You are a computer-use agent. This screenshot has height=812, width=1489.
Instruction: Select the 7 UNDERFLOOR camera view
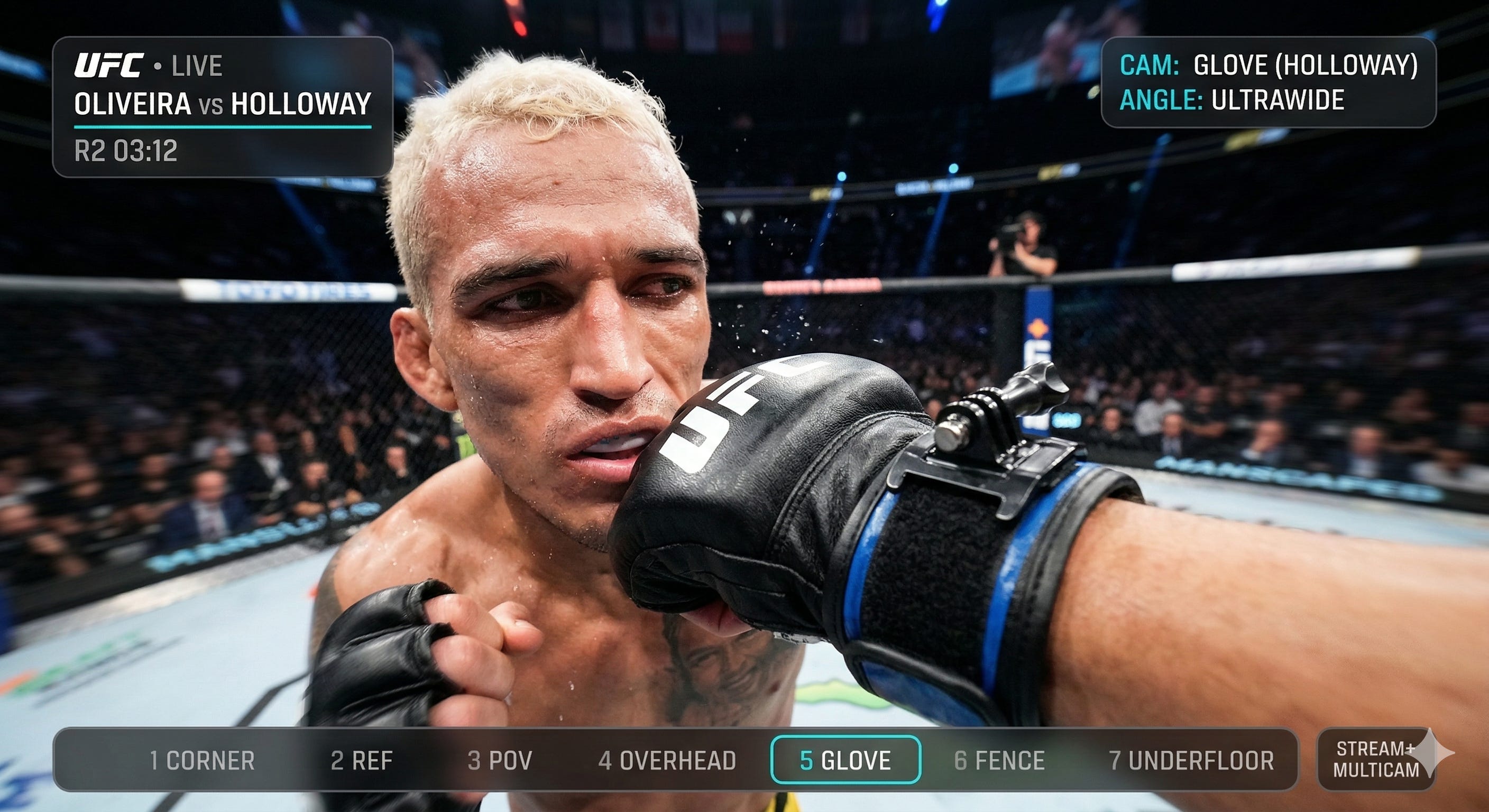pos(1191,761)
